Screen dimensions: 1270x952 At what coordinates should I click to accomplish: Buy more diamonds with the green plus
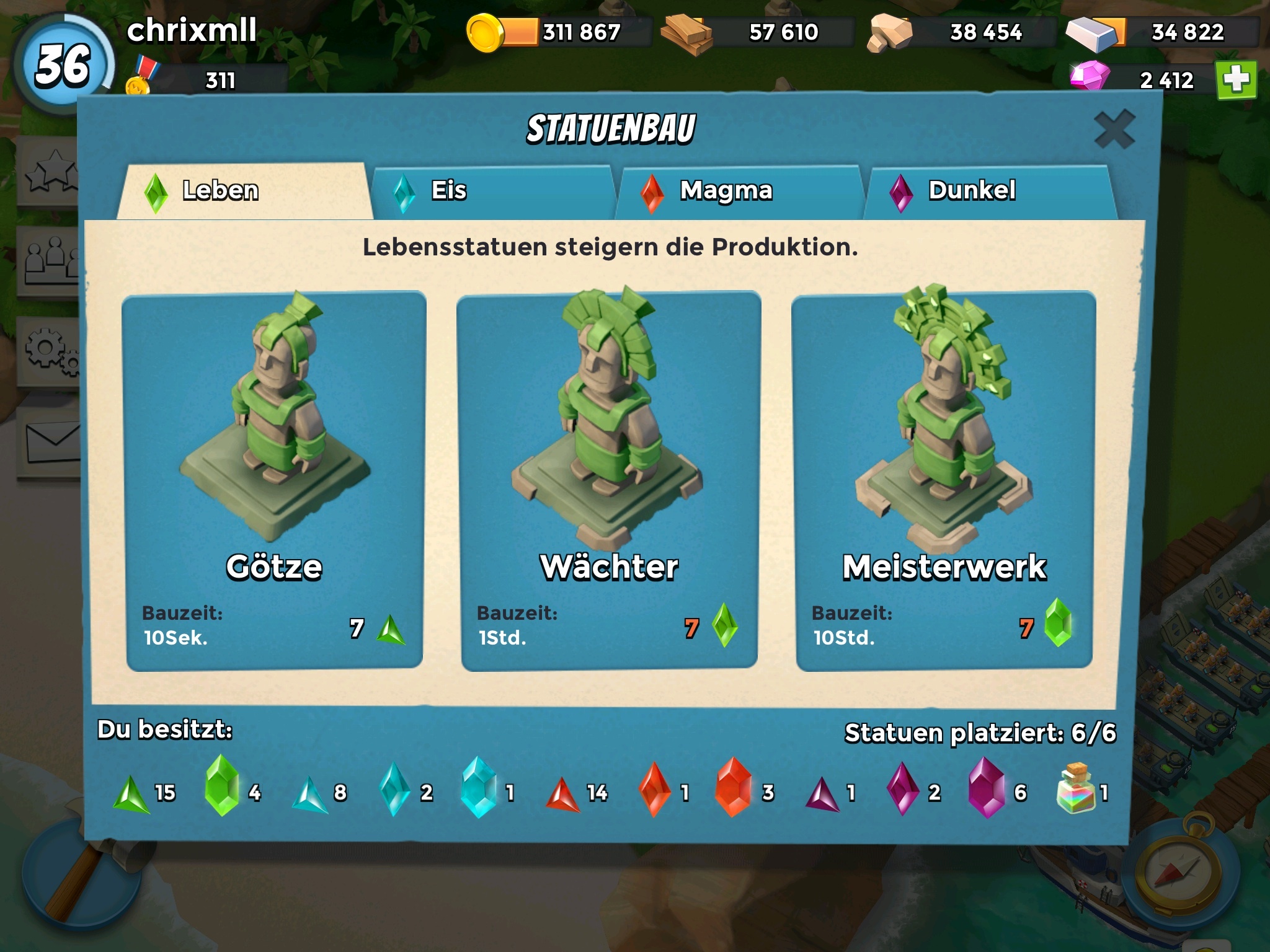1236,80
